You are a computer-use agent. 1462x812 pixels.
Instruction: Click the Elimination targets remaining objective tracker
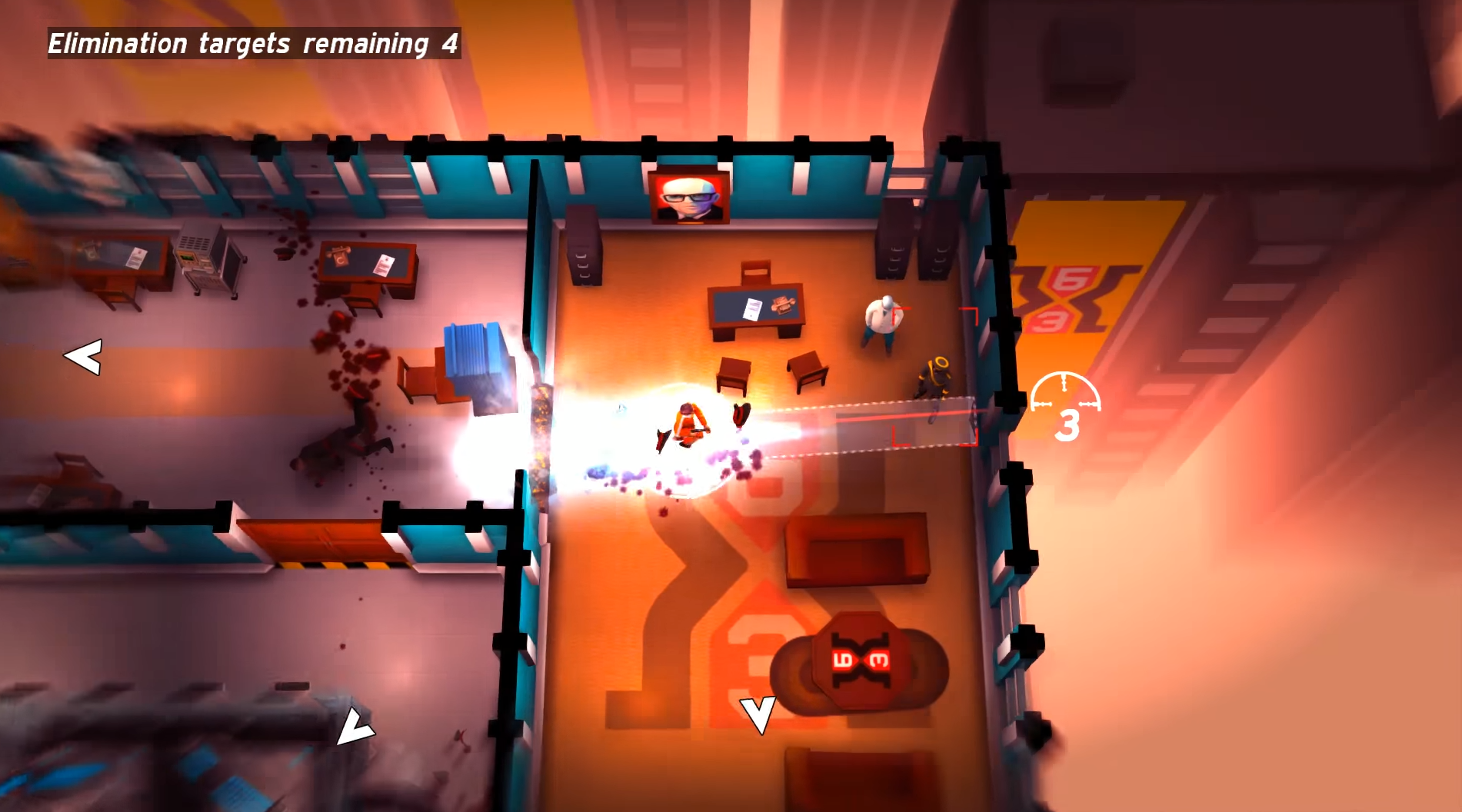[x=254, y=44]
